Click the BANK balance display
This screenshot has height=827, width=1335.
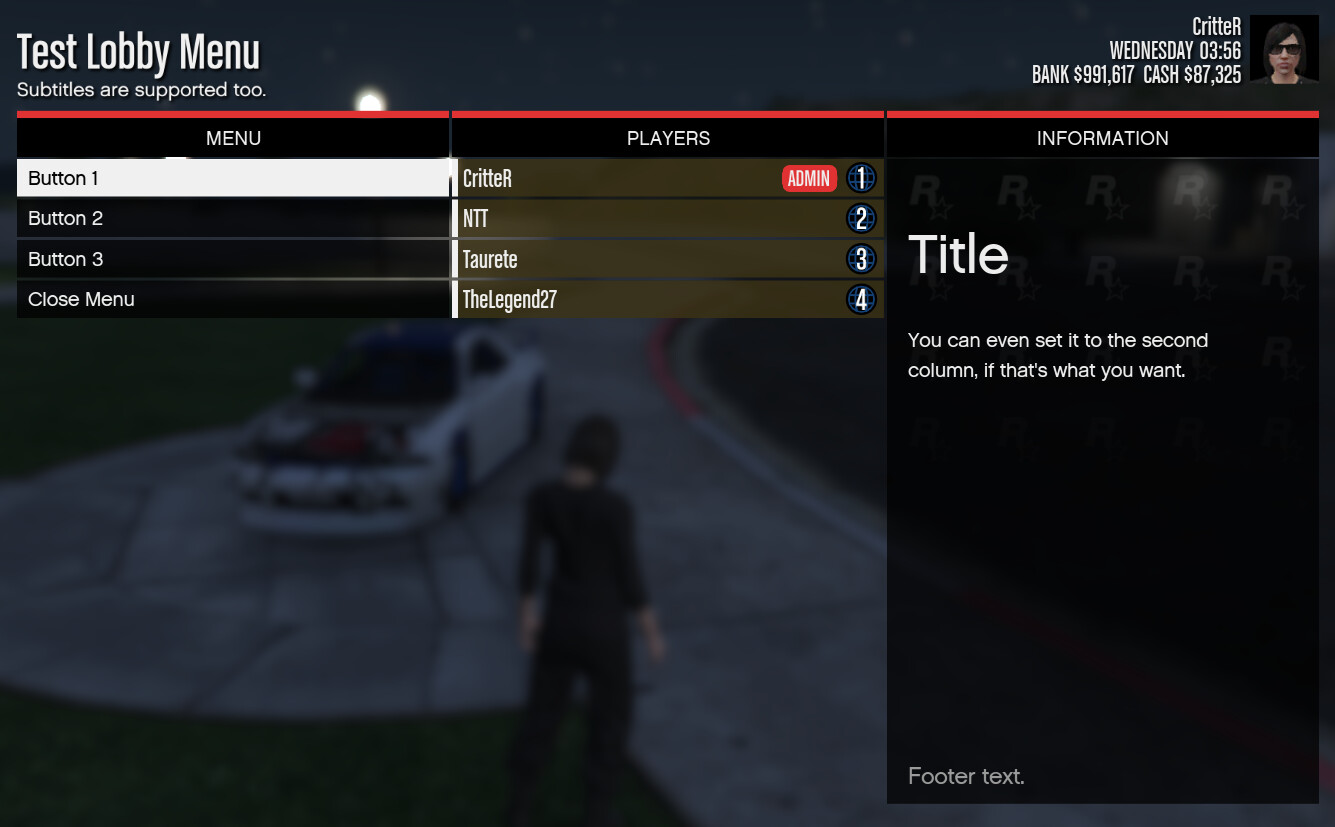1082,74
